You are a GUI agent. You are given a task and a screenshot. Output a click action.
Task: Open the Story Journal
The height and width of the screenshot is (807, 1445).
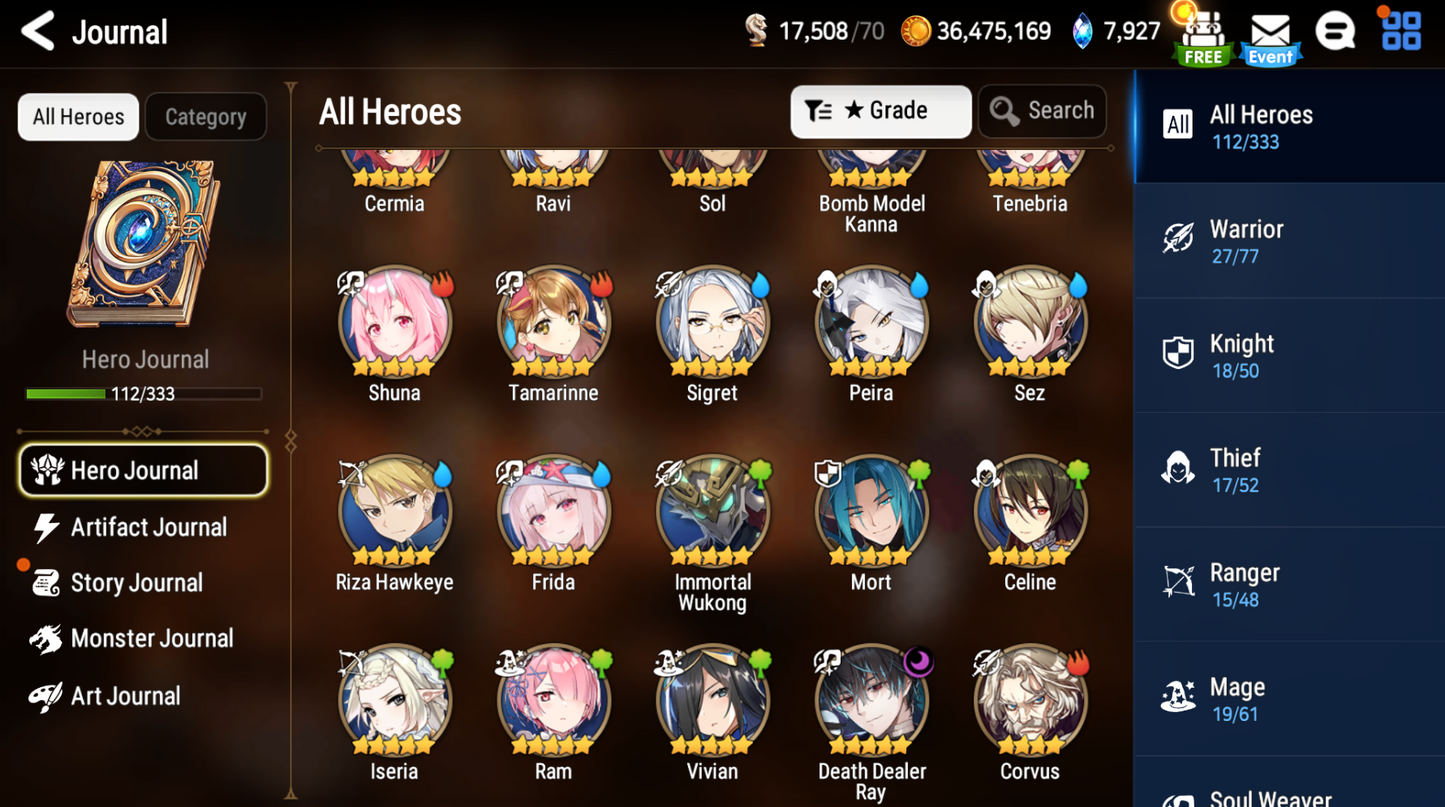135,583
